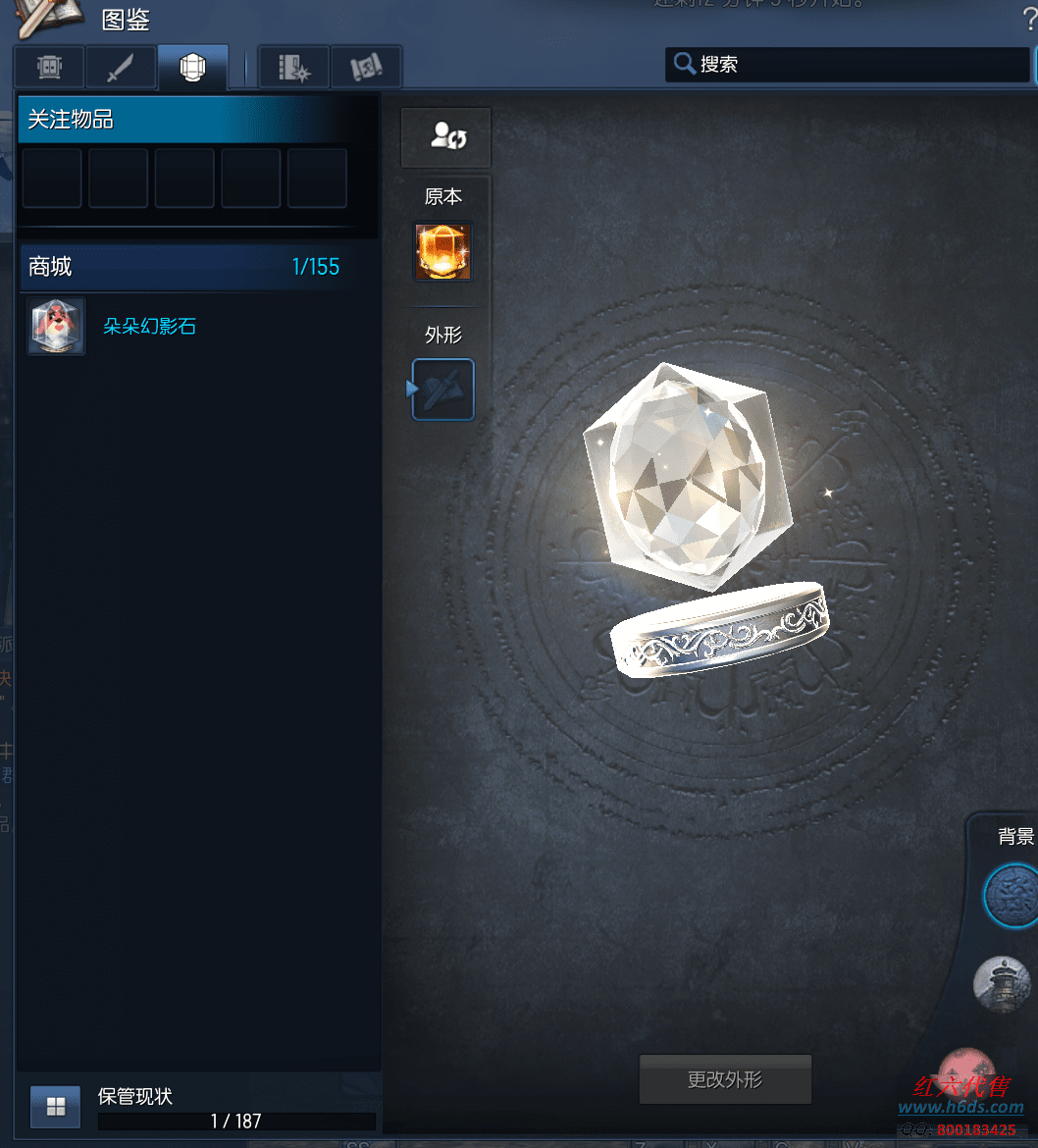Pick the pagoda temple background
The width and height of the screenshot is (1038, 1148).
pyautogui.click(x=1003, y=982)
